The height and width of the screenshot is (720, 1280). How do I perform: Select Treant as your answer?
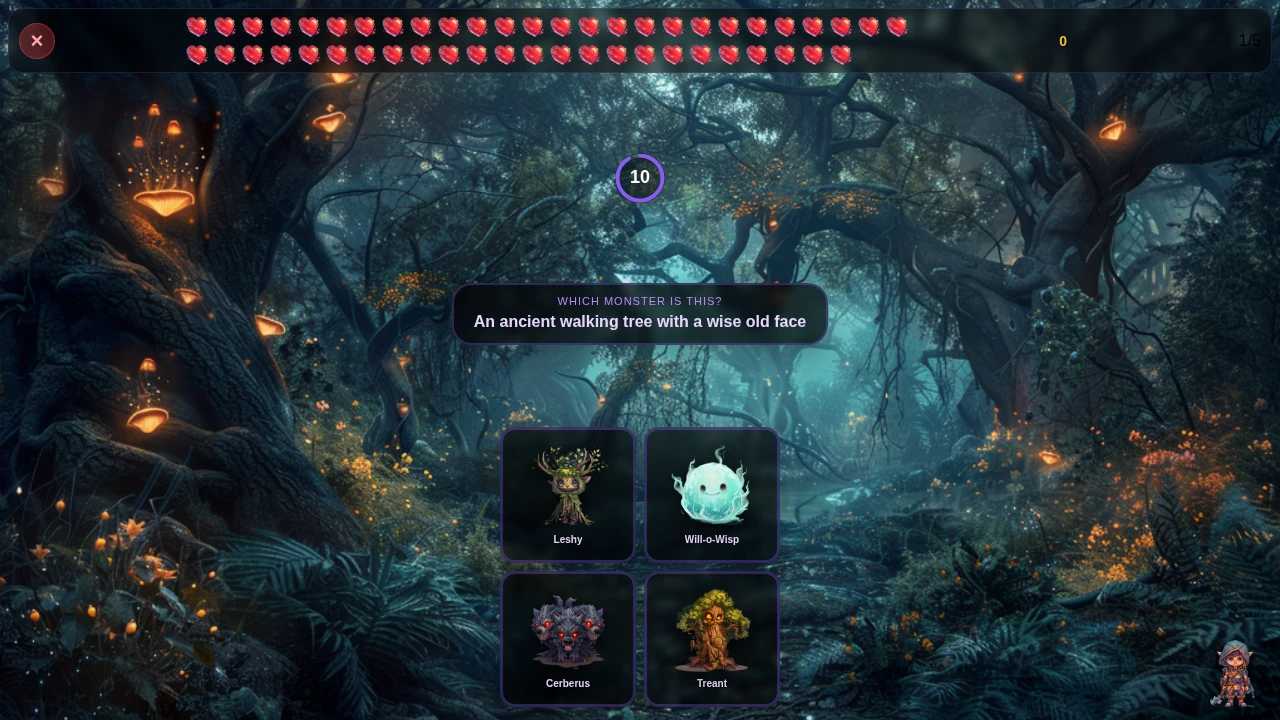pyautogui.click(x=712, y=639)
